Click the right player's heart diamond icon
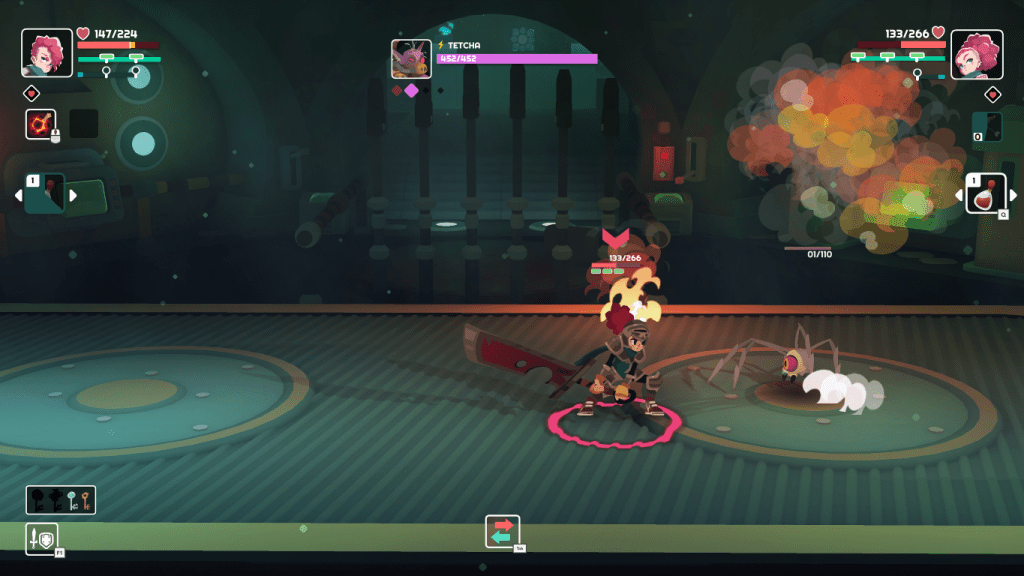Viewport: 1024px width, 576px height. 992,95
